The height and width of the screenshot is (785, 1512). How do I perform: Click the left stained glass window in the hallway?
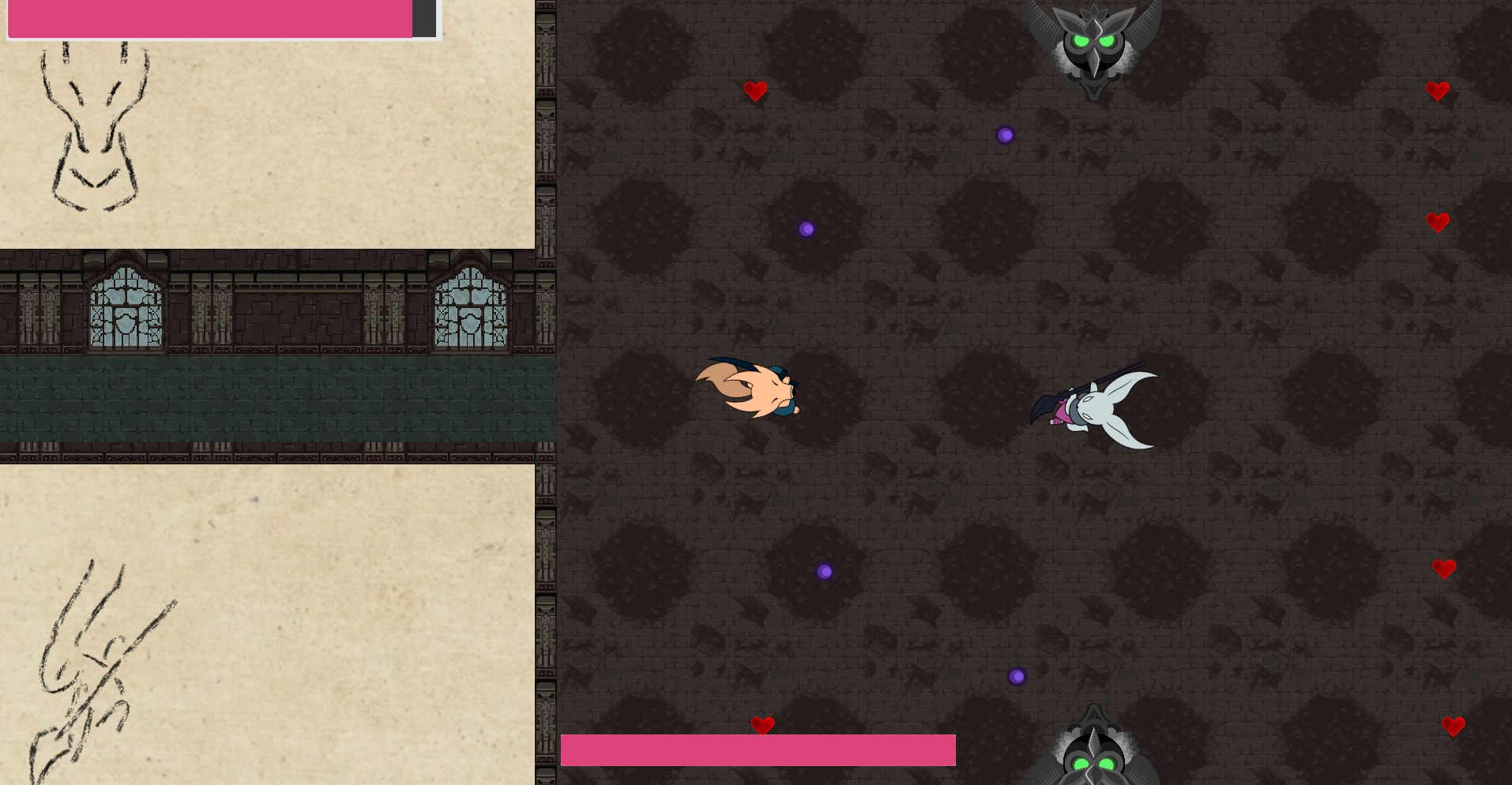tap(126, 308)
